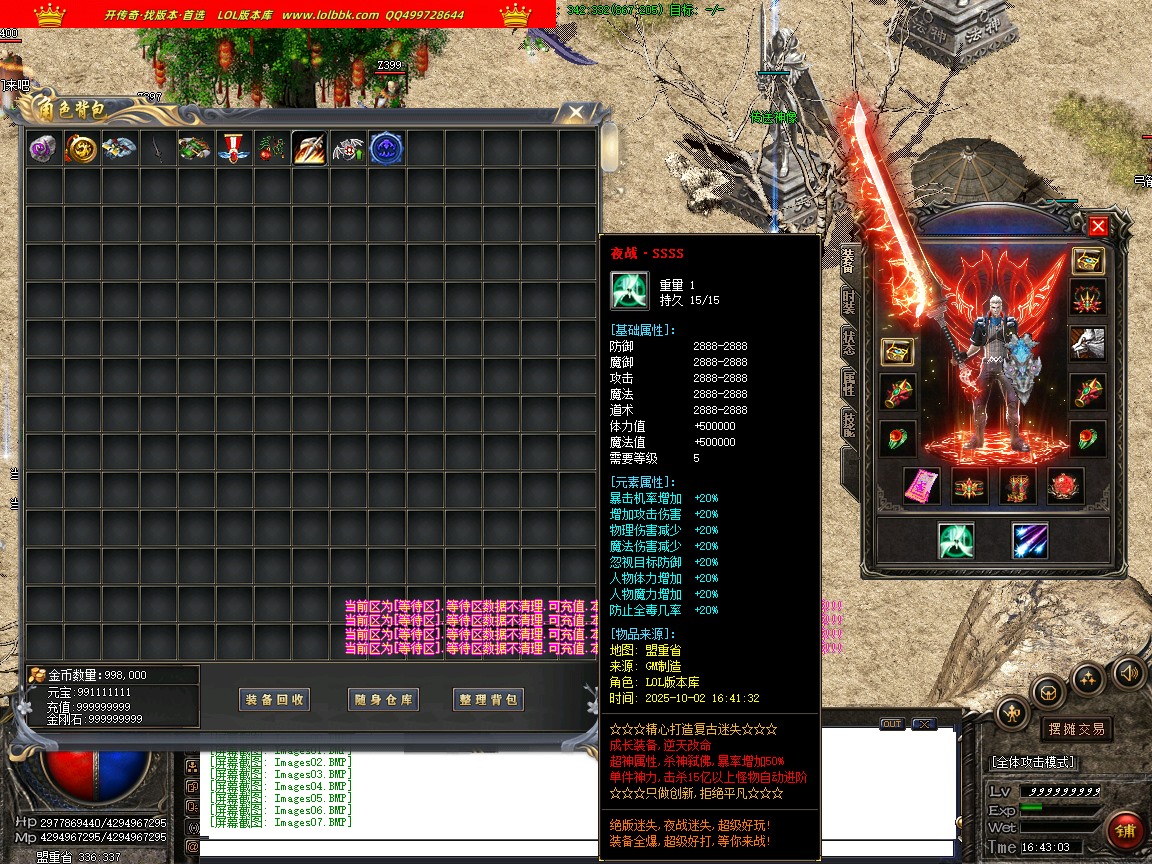Select the pink talisman equipment slot
Screen dimensions: 1152x864
click(x=921, y=486)
